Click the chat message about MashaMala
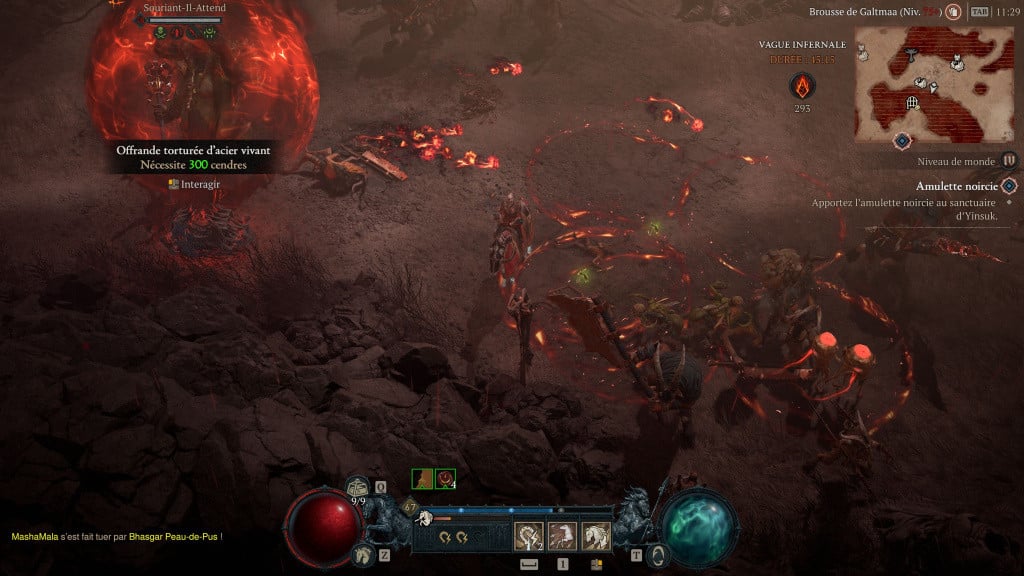 (x=116, y=537)
